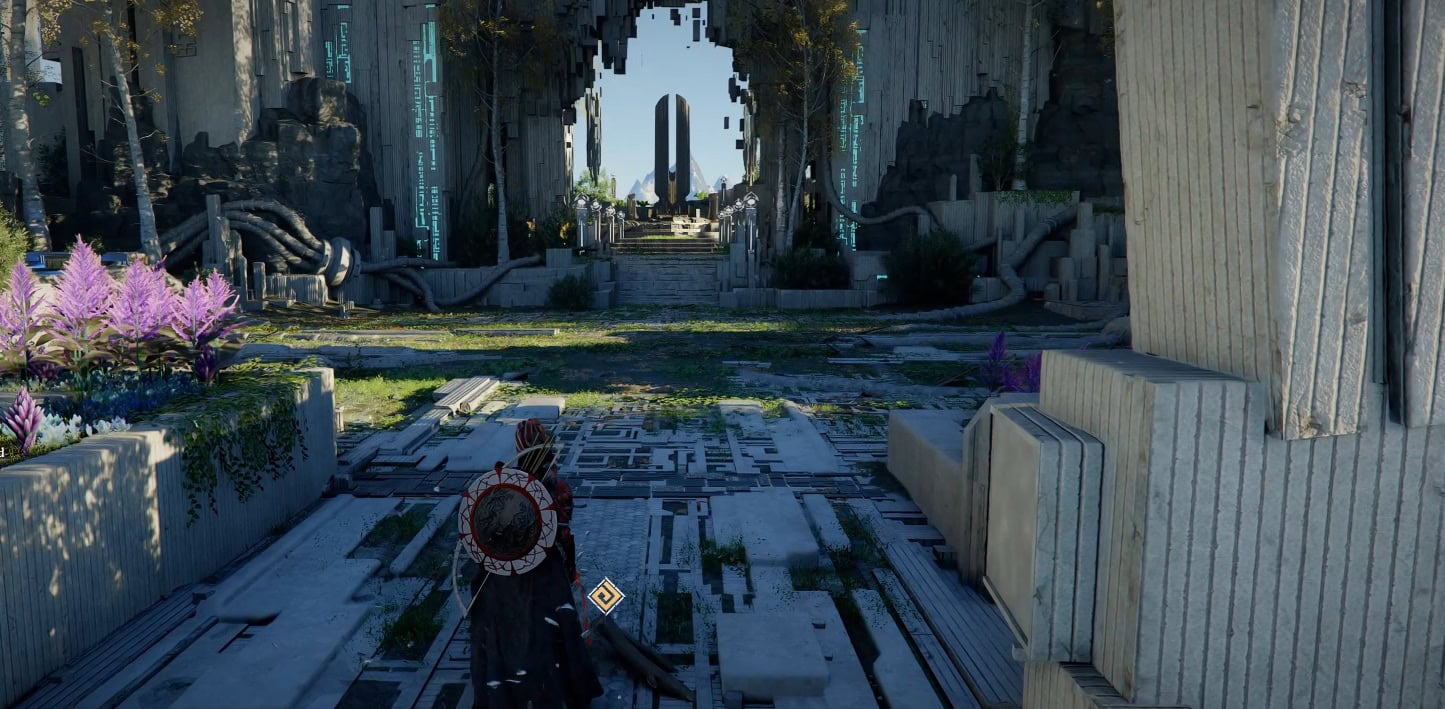Select the gold spiral diamond waypoint marker

point(605,596)
